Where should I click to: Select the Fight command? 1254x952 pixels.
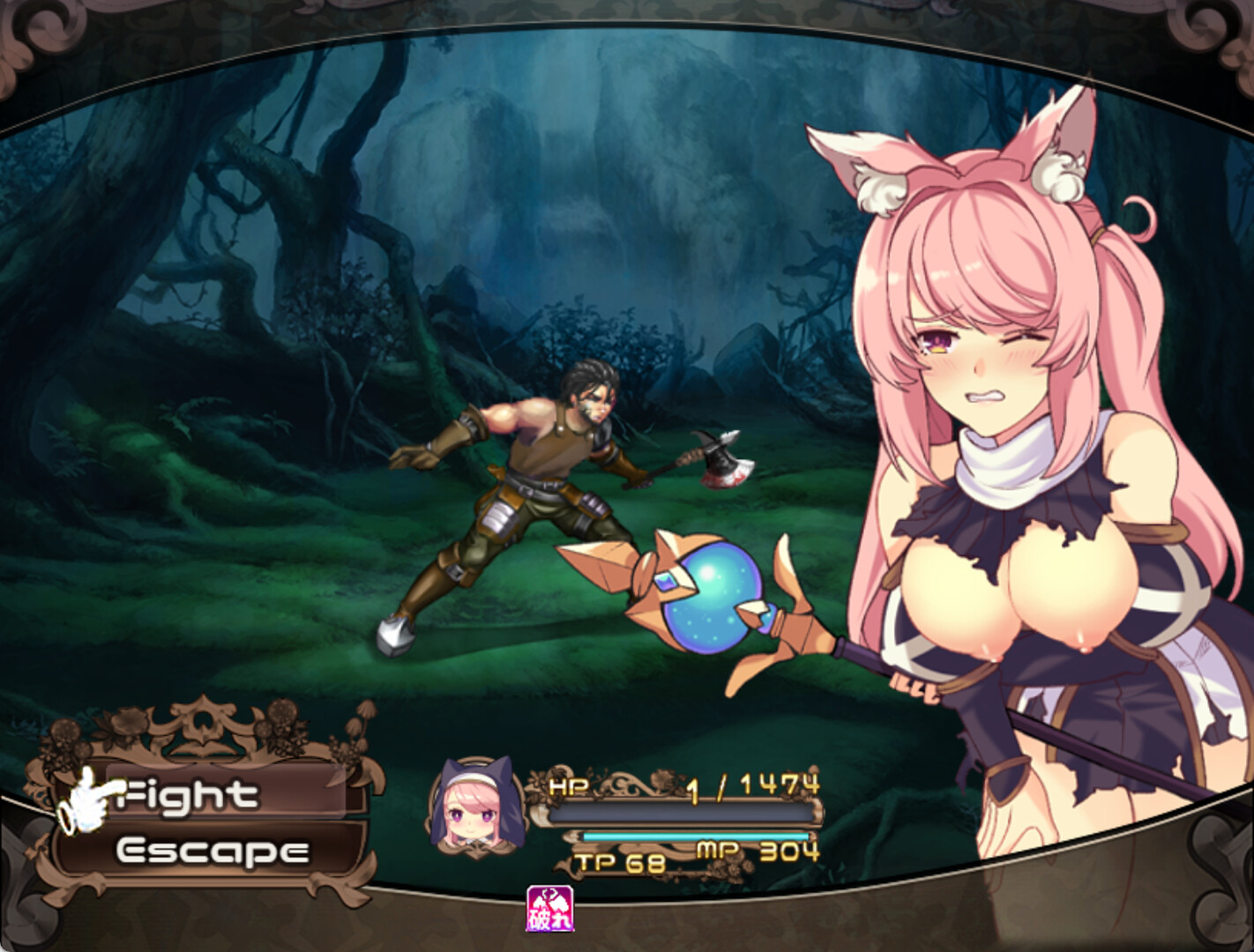[x=188, y=793]
